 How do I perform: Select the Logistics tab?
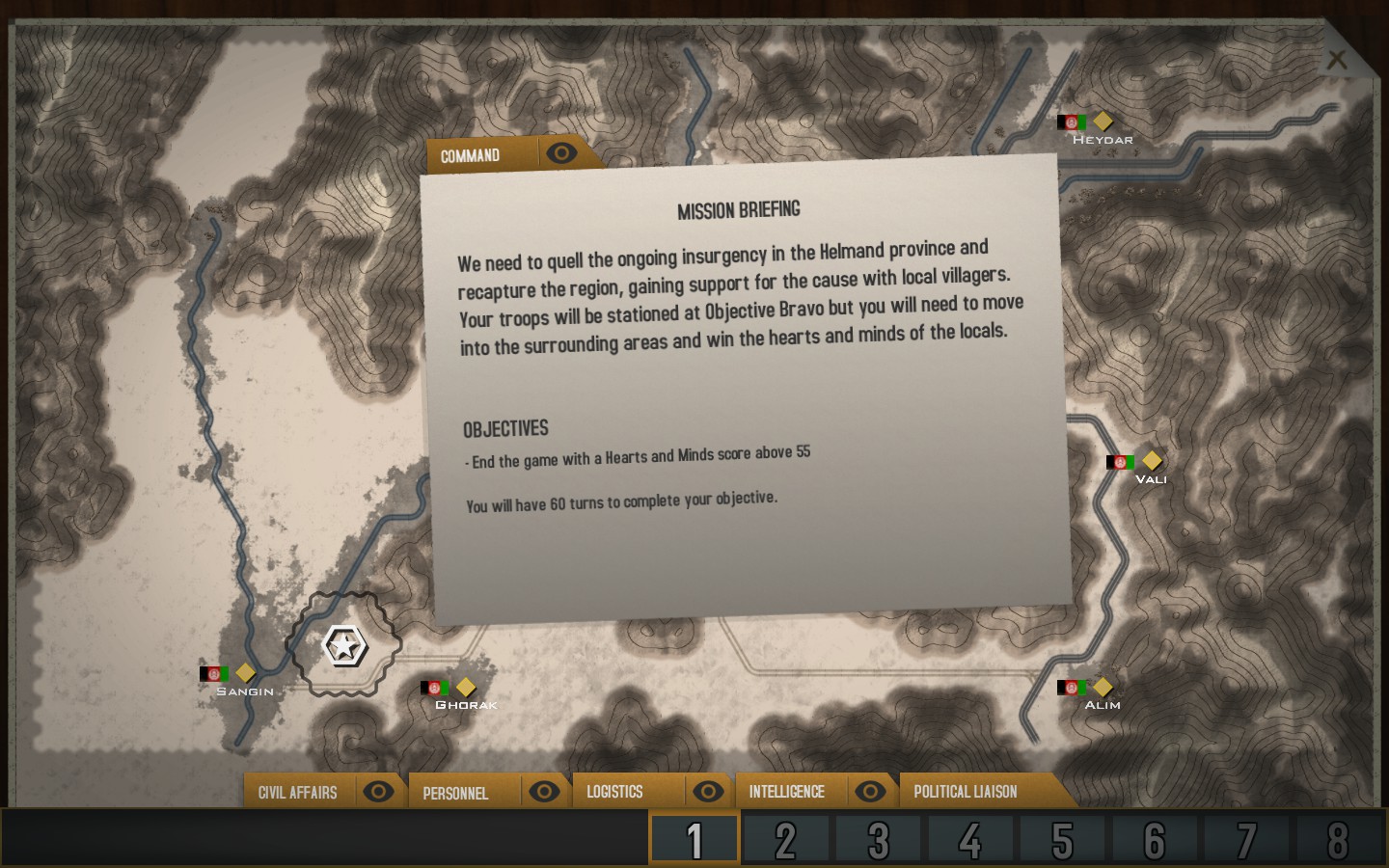614,792
